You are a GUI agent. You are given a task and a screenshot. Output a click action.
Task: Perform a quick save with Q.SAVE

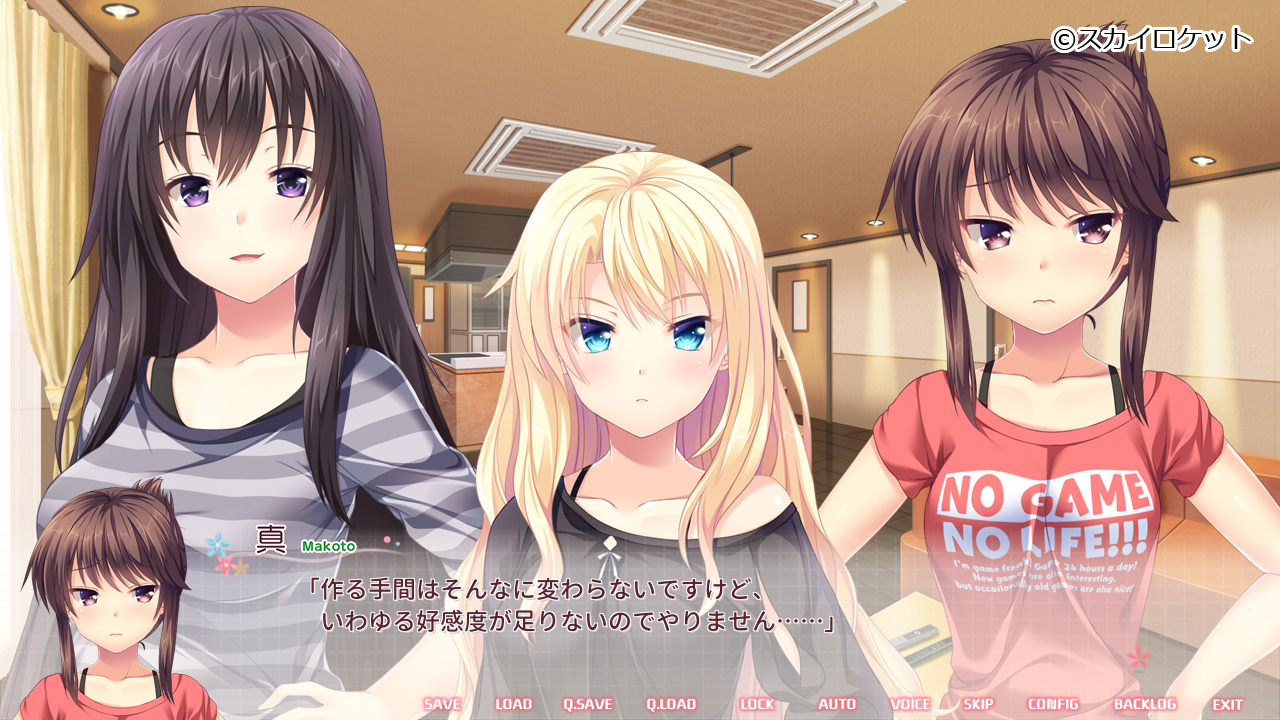[587, 704]
